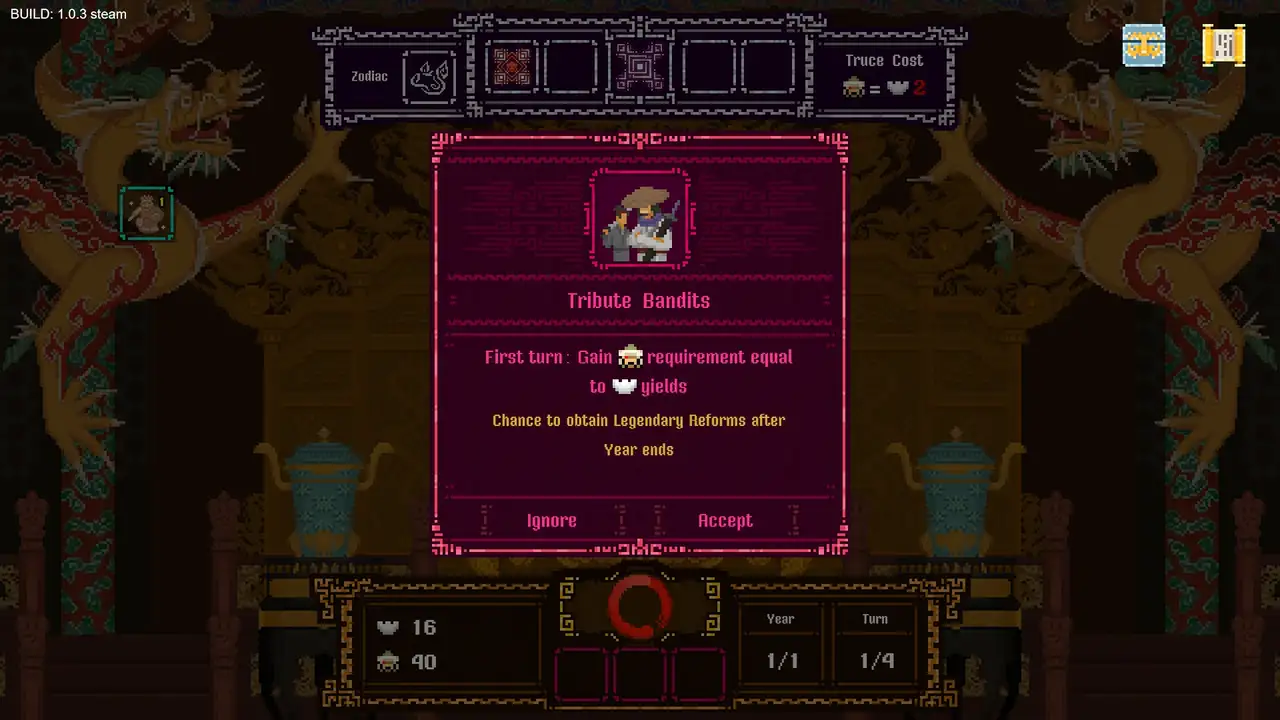The height and width of the screenshot is (720, 1280).
Task: Select the red seal artifact in the top bar
Action: point(512,67)
